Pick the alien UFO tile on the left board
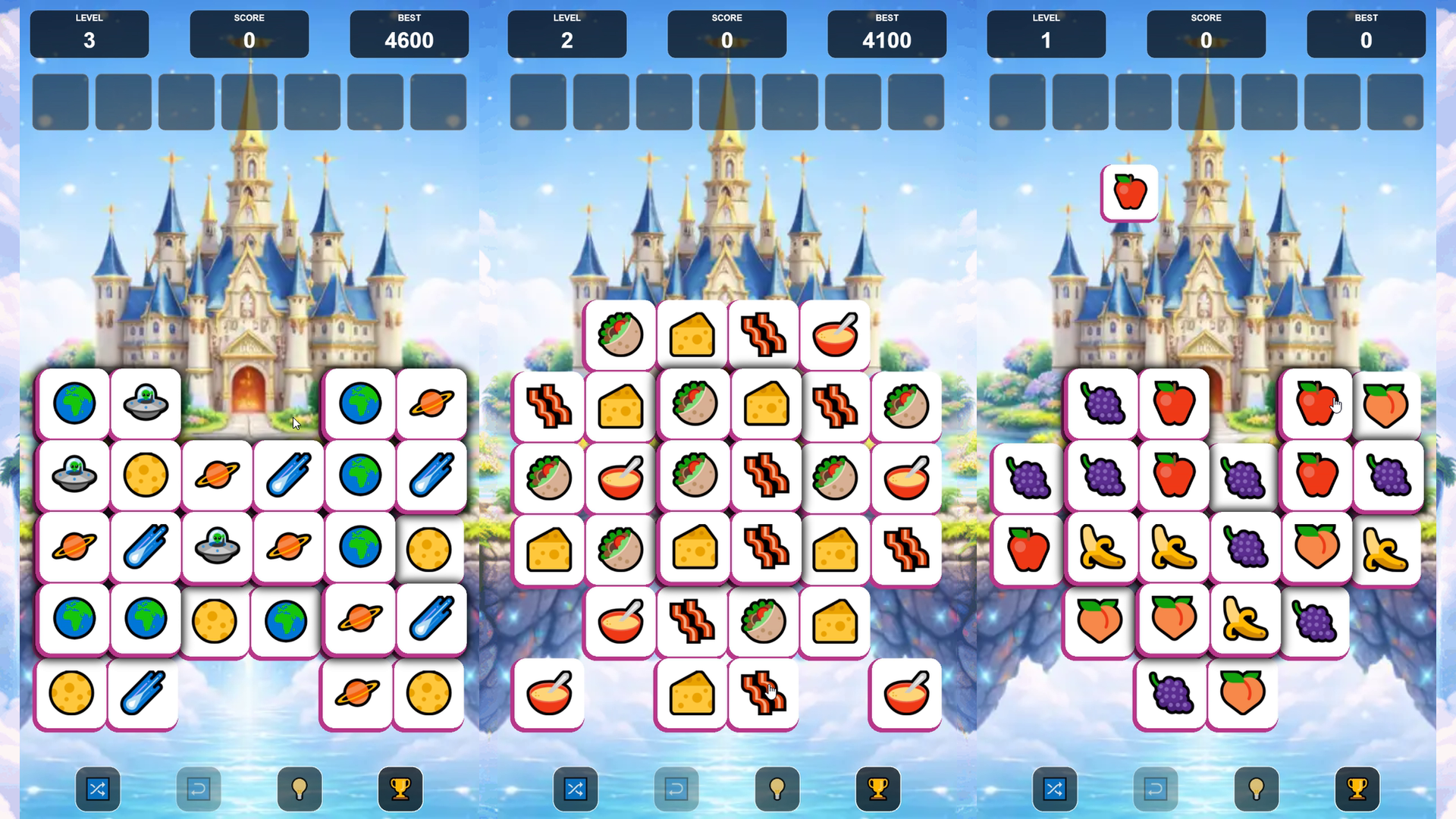The width and height of the screenshot is (1456, 819). point(145,403)
